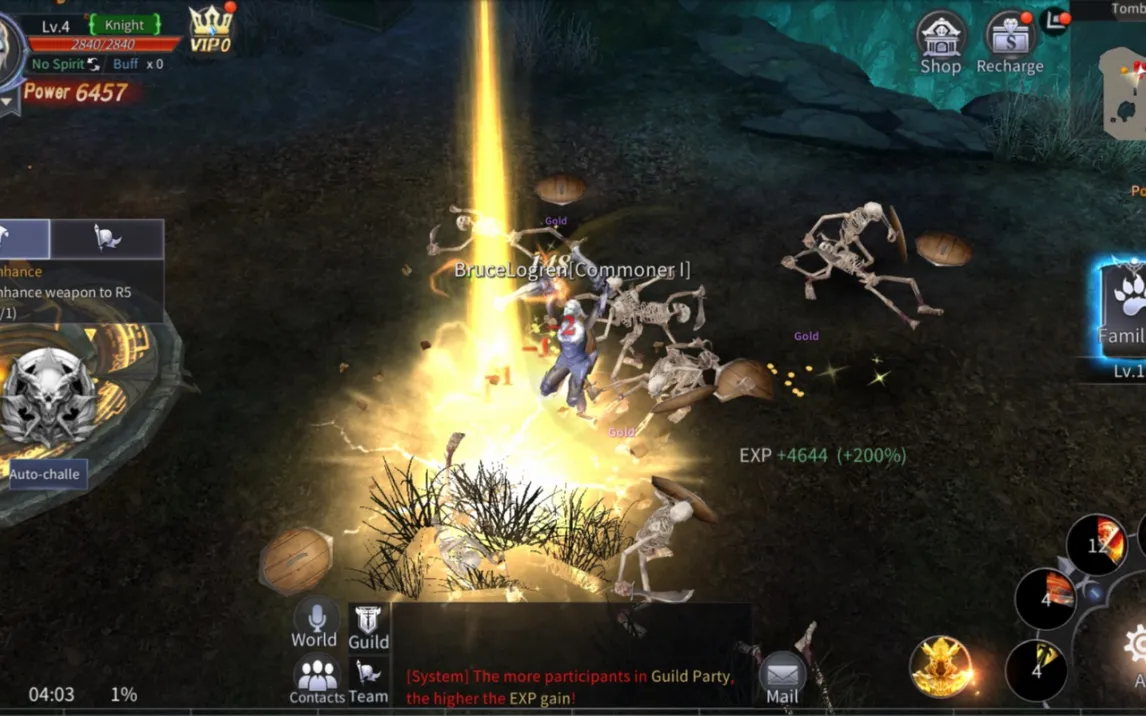Open the silver skull boss emblem
1146x716 pixels.
[x=47, y=396]
